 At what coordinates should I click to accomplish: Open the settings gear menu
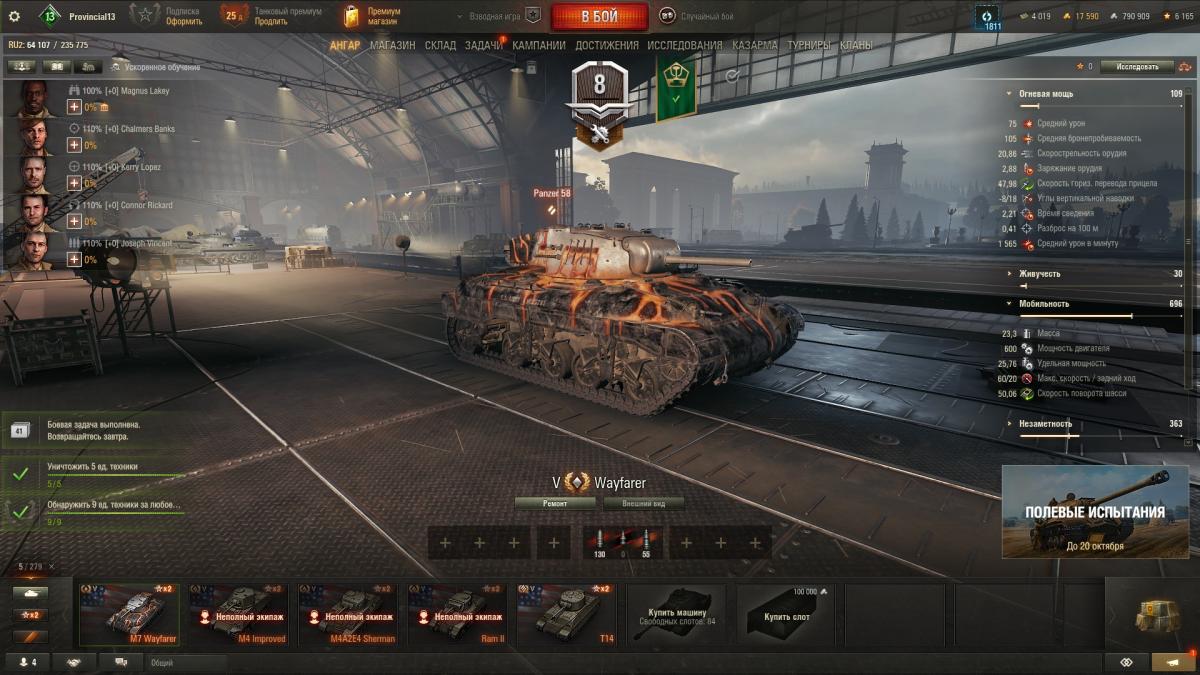coord(14,16)
